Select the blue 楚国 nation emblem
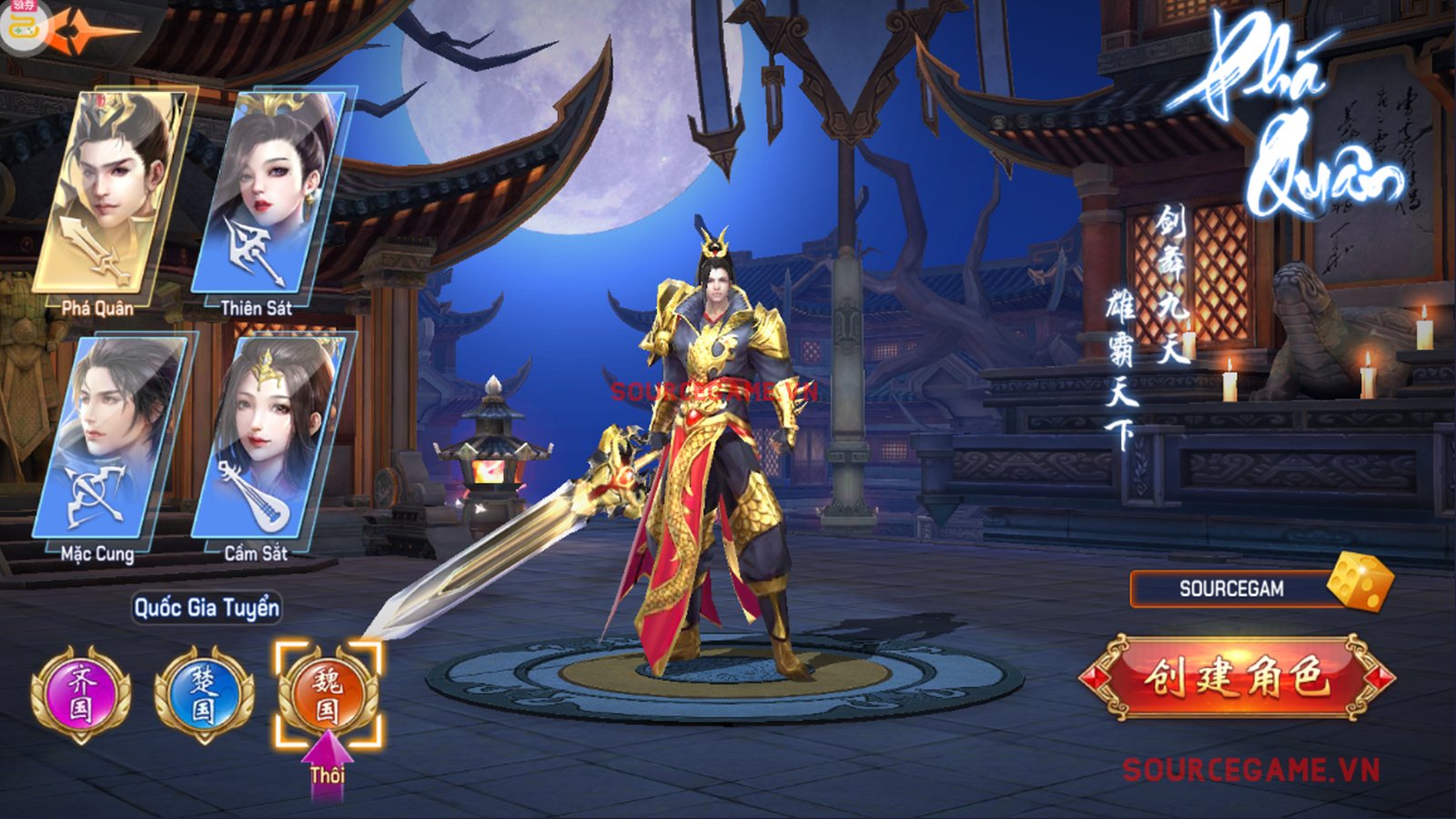 tap(204, 693)
